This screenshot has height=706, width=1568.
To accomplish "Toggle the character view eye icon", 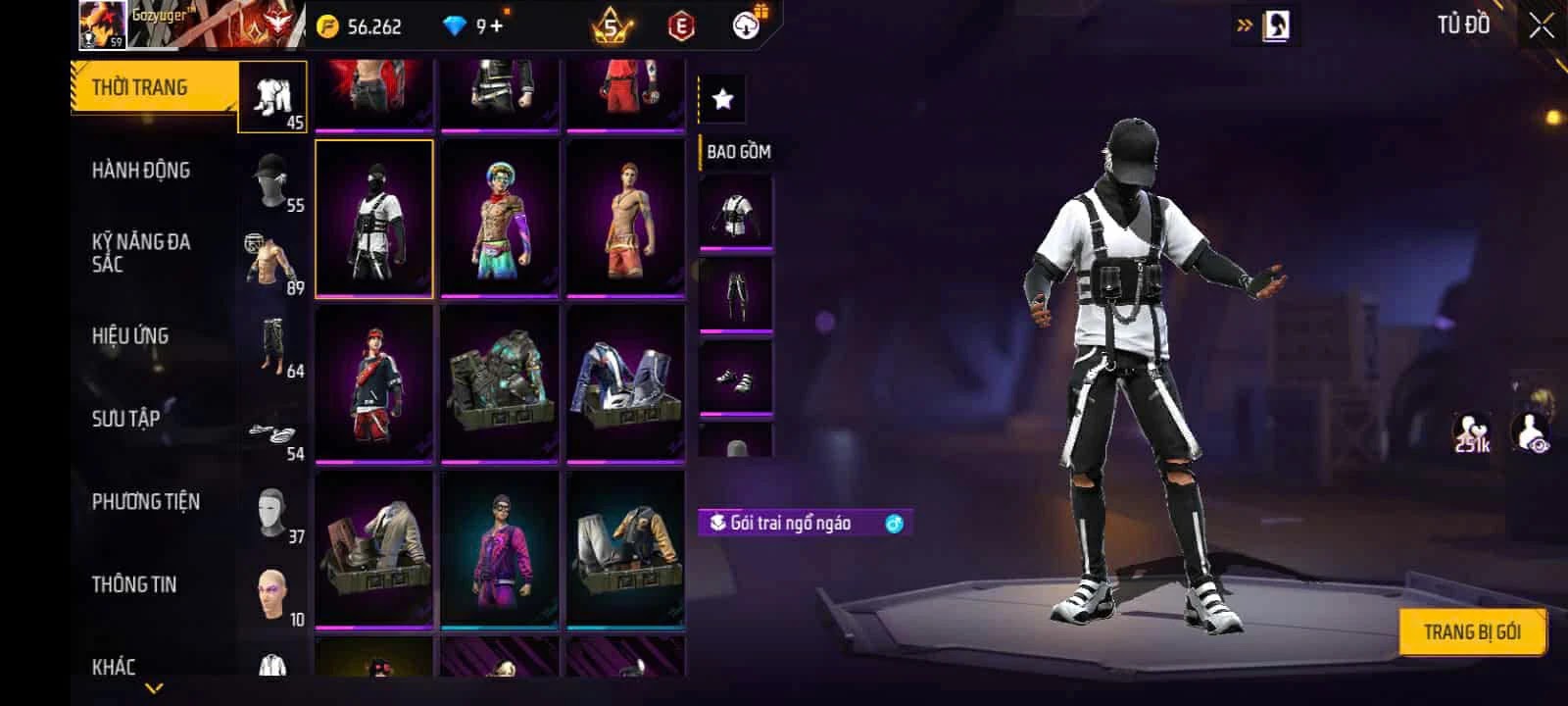I will tap(1531, 432).
